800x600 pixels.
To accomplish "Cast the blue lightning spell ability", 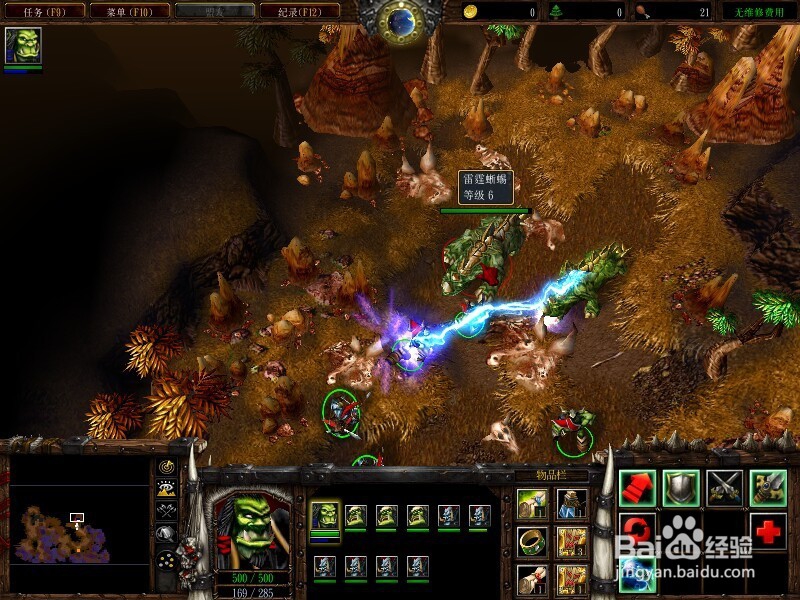I will pos(638,575).
